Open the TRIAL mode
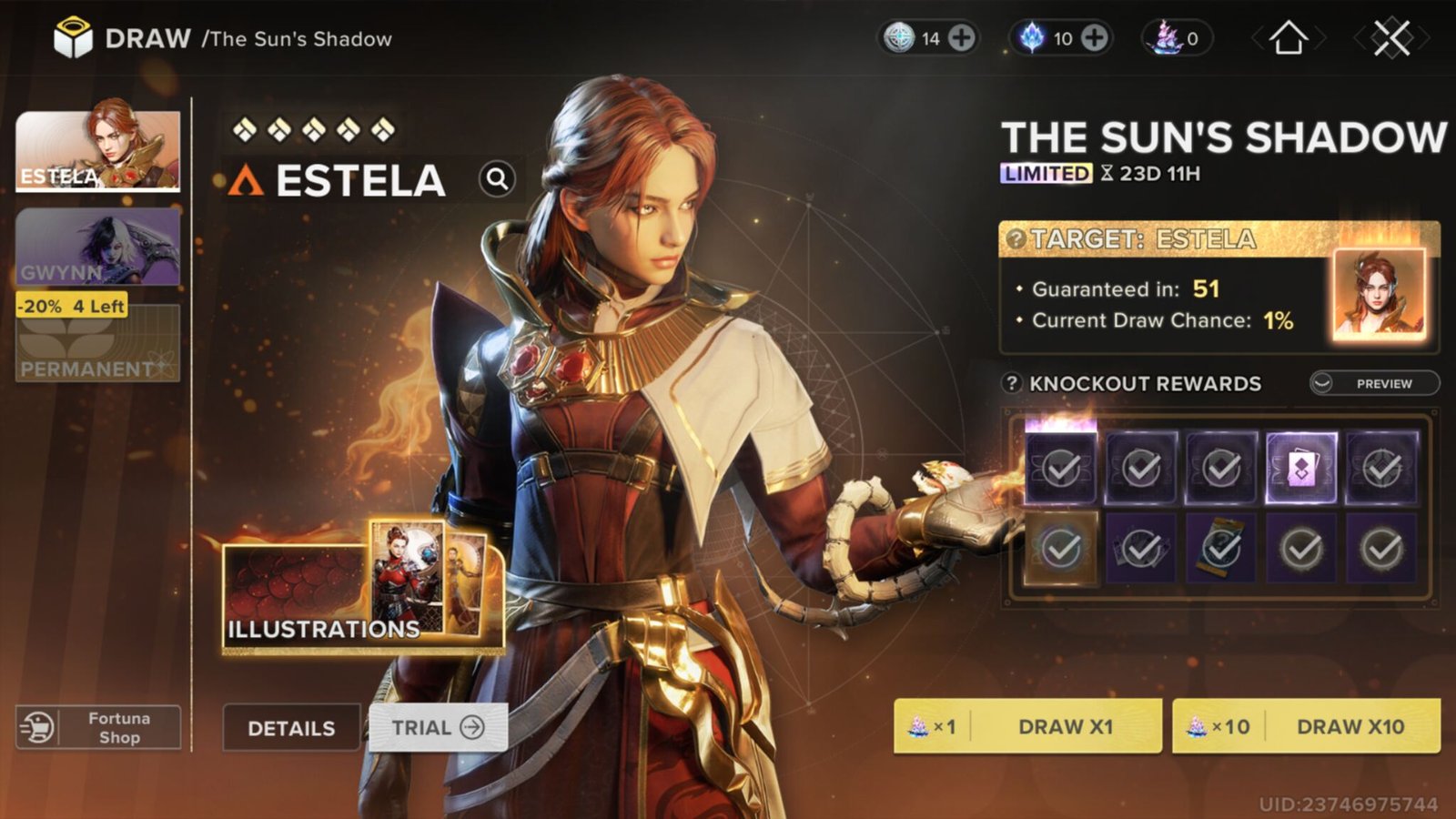 (435, 727)
